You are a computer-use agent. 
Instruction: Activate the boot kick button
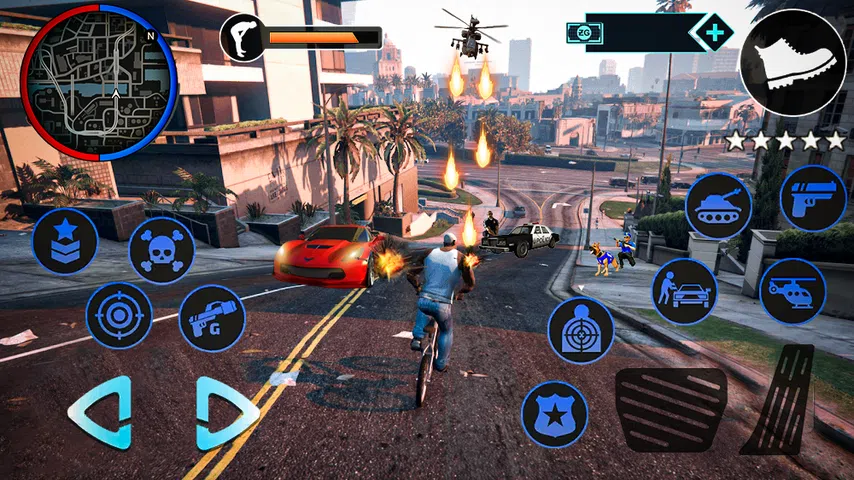[x=793, y=62]
